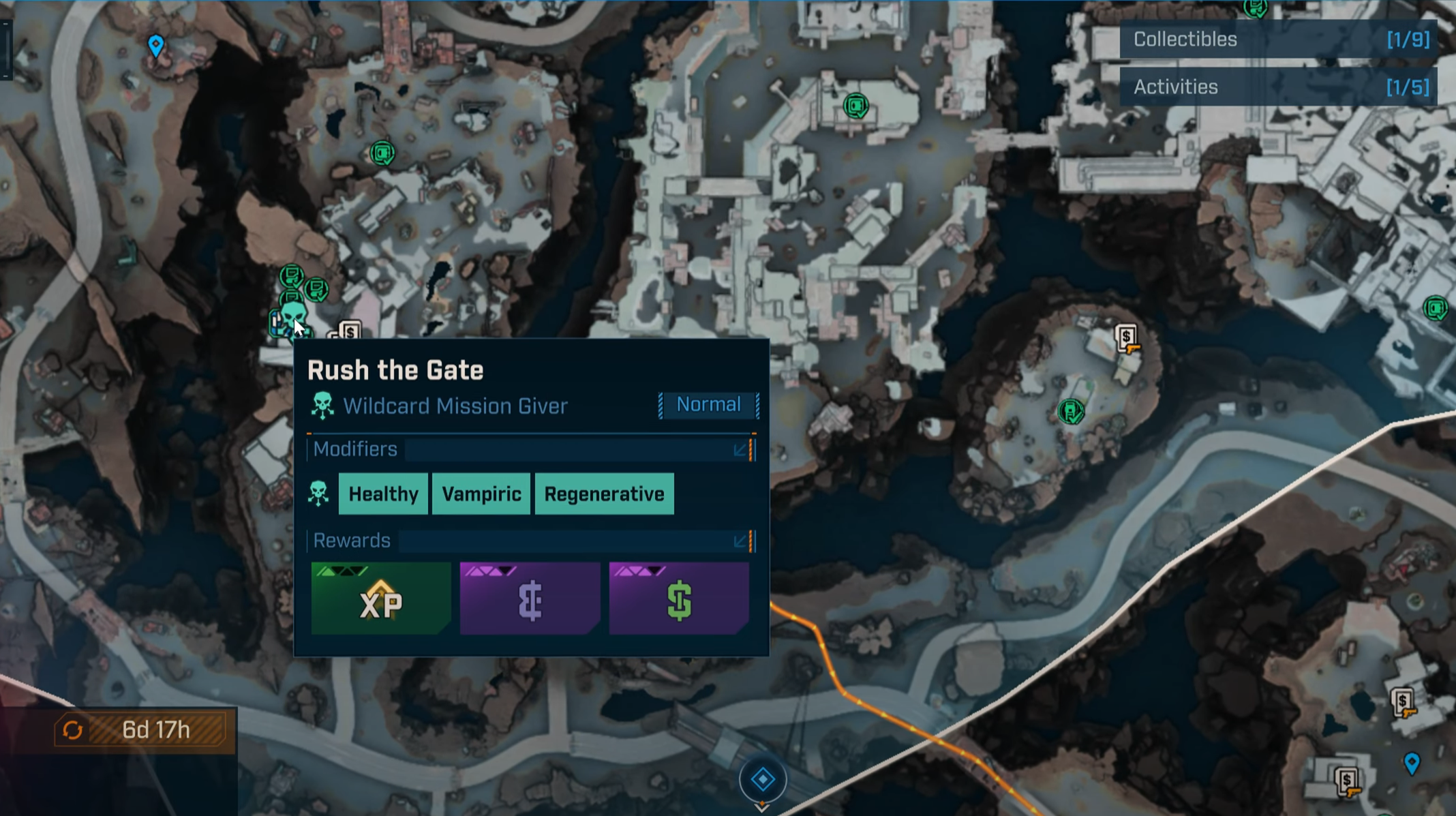Open the Activities tracker entry
The width and height of the screenshot is (1456, 816).
point(1278,87)
